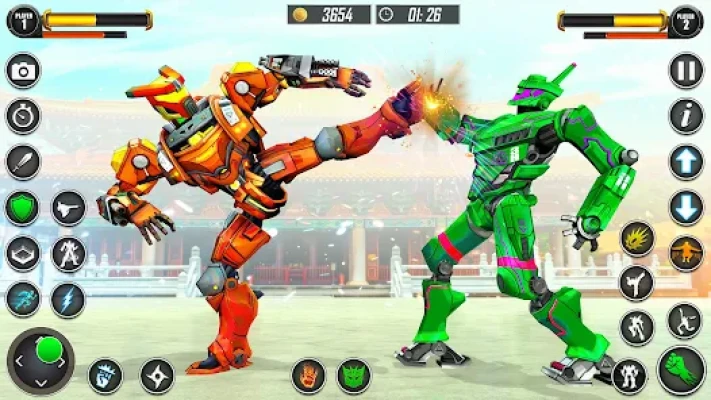The image size is (711, 400).
Task: Activate the orange figure stance icon
Action: coord(685,253)
